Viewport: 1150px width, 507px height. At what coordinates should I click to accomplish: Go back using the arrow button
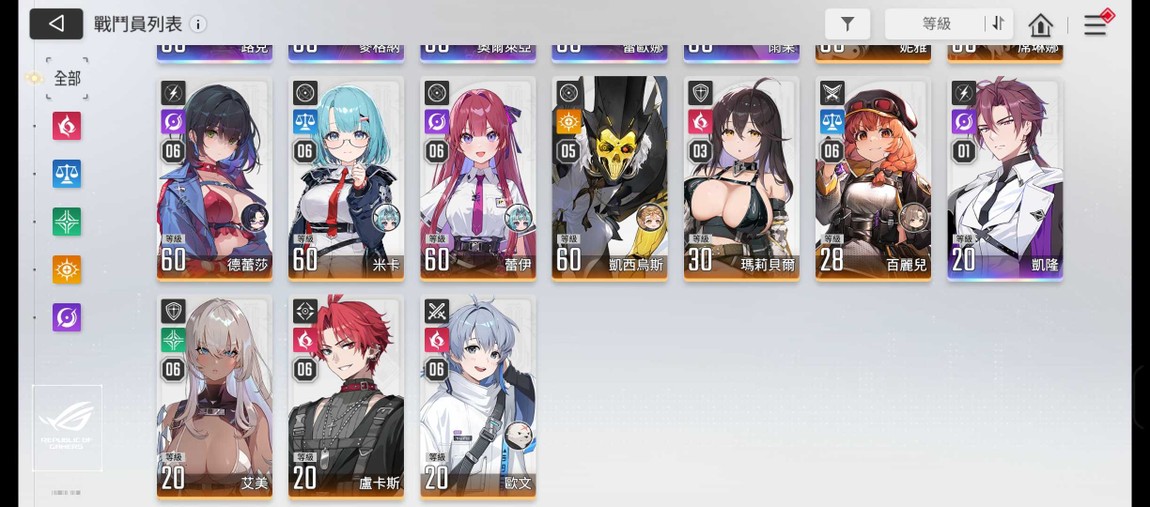pos(56,24)
